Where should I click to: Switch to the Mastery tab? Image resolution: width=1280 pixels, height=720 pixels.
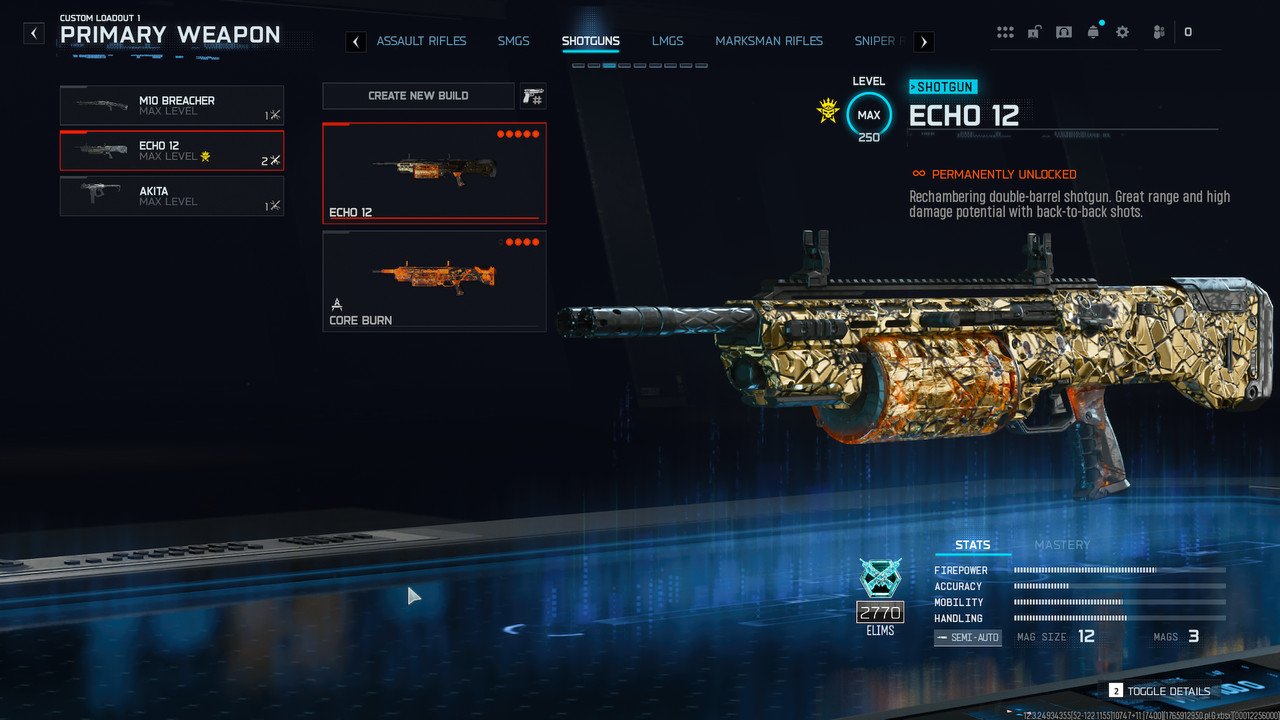pos(1062,545)
